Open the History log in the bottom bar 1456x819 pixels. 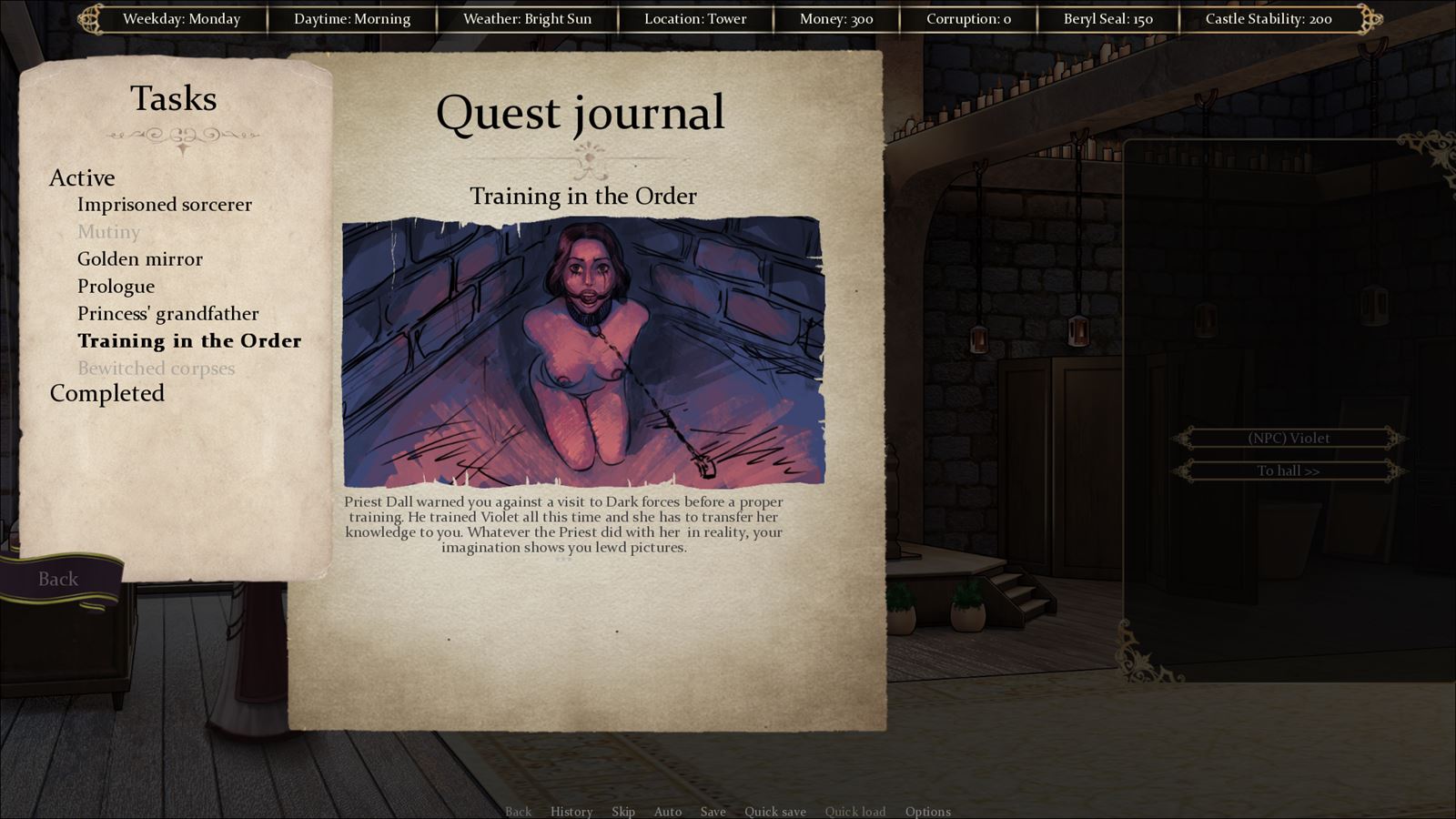[x=571, y=812]
